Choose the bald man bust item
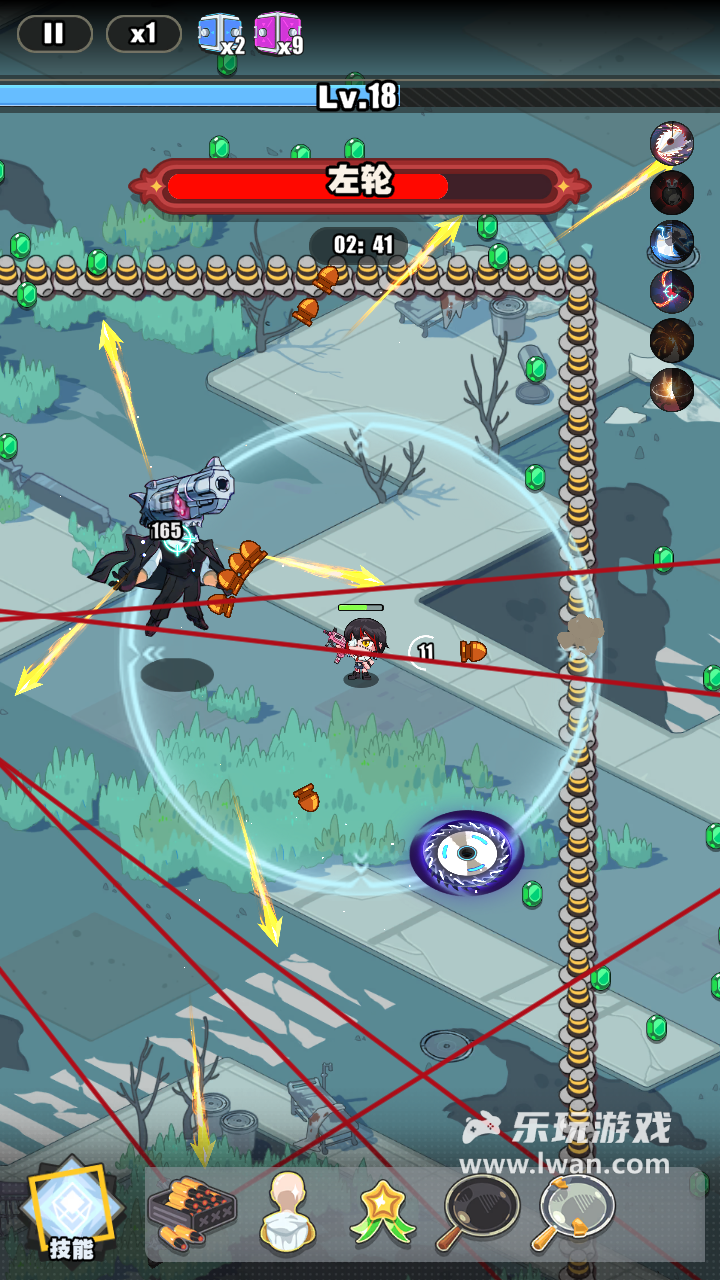The height and width of the screenshot is (1280, 720). [x=288, y=1213]
